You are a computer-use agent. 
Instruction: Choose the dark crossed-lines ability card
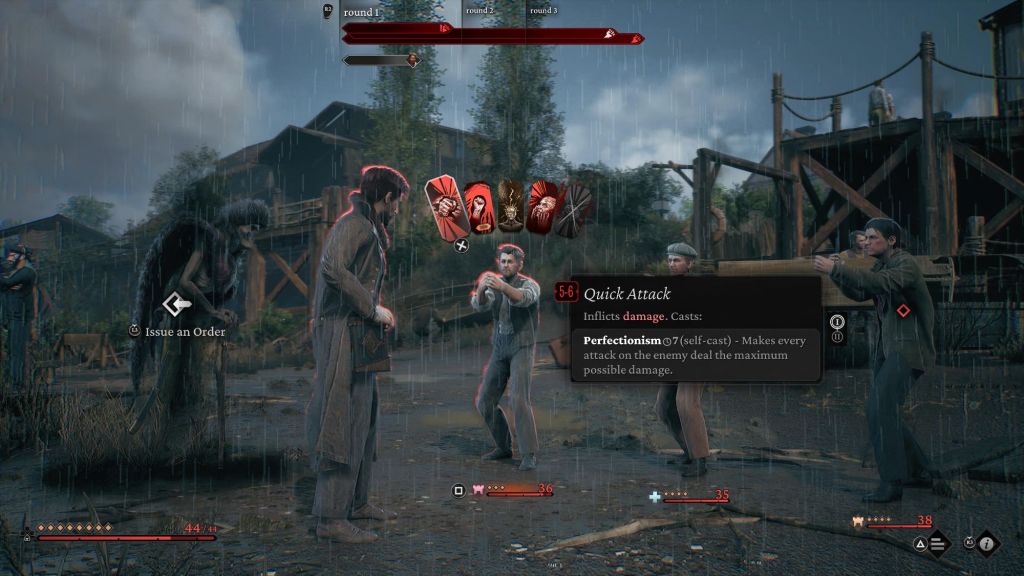pos(576,208)
